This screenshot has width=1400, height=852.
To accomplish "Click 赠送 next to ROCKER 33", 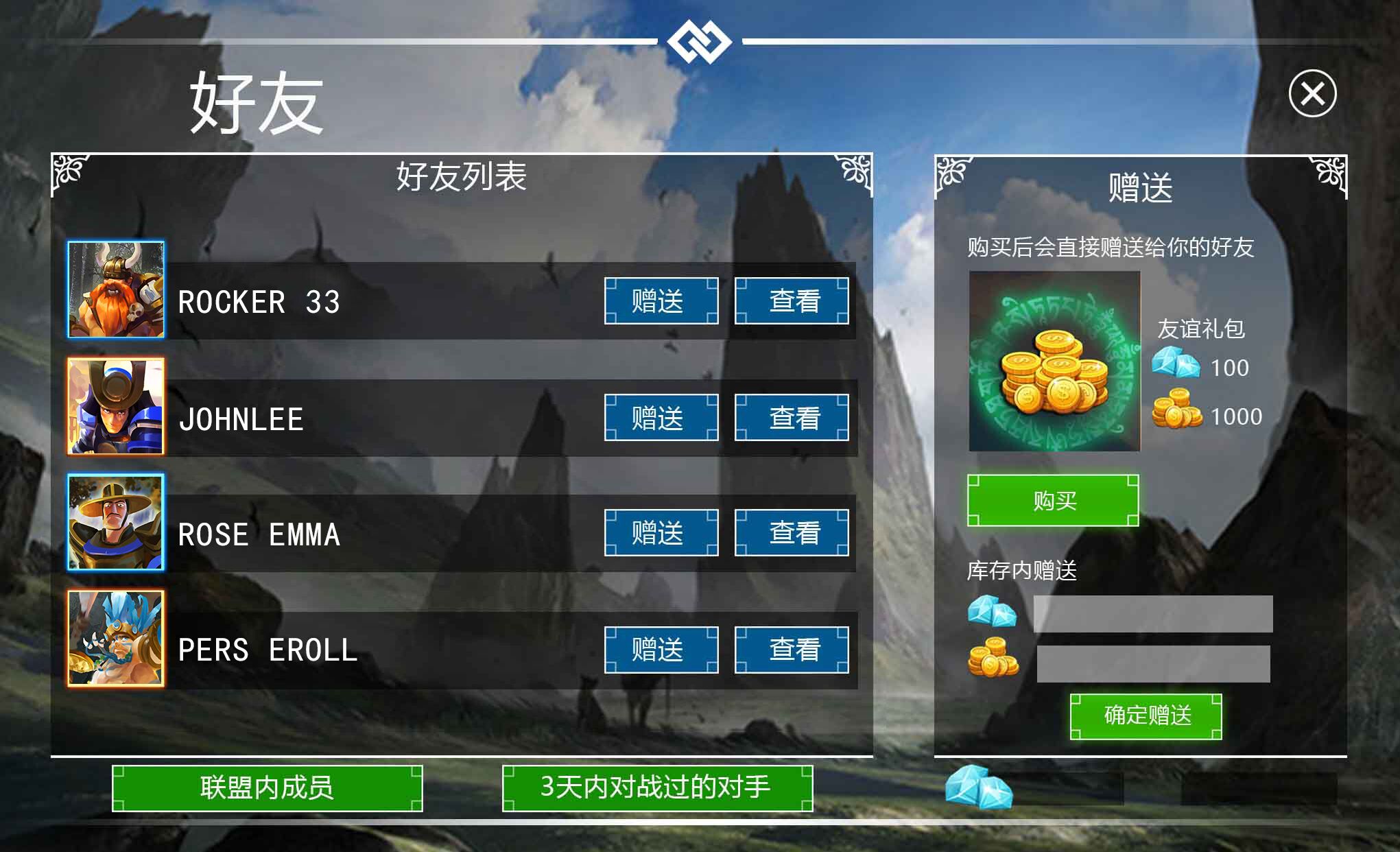I will tap(660, 300).
